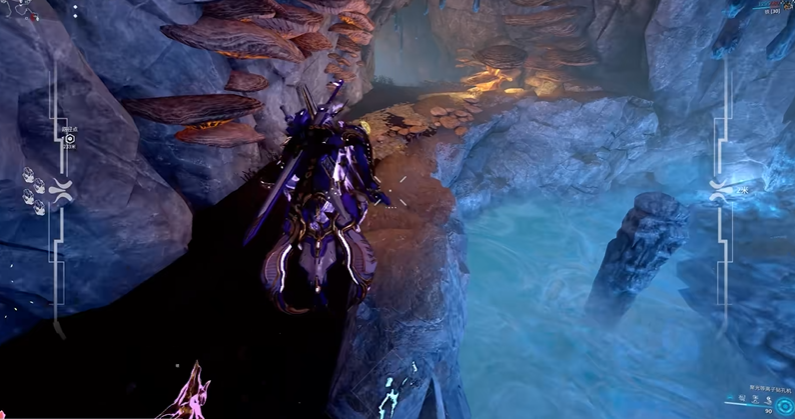795x419 pixels.
Task: Click the ore cluster icons on mining gauge
Action: click(35, 191)
